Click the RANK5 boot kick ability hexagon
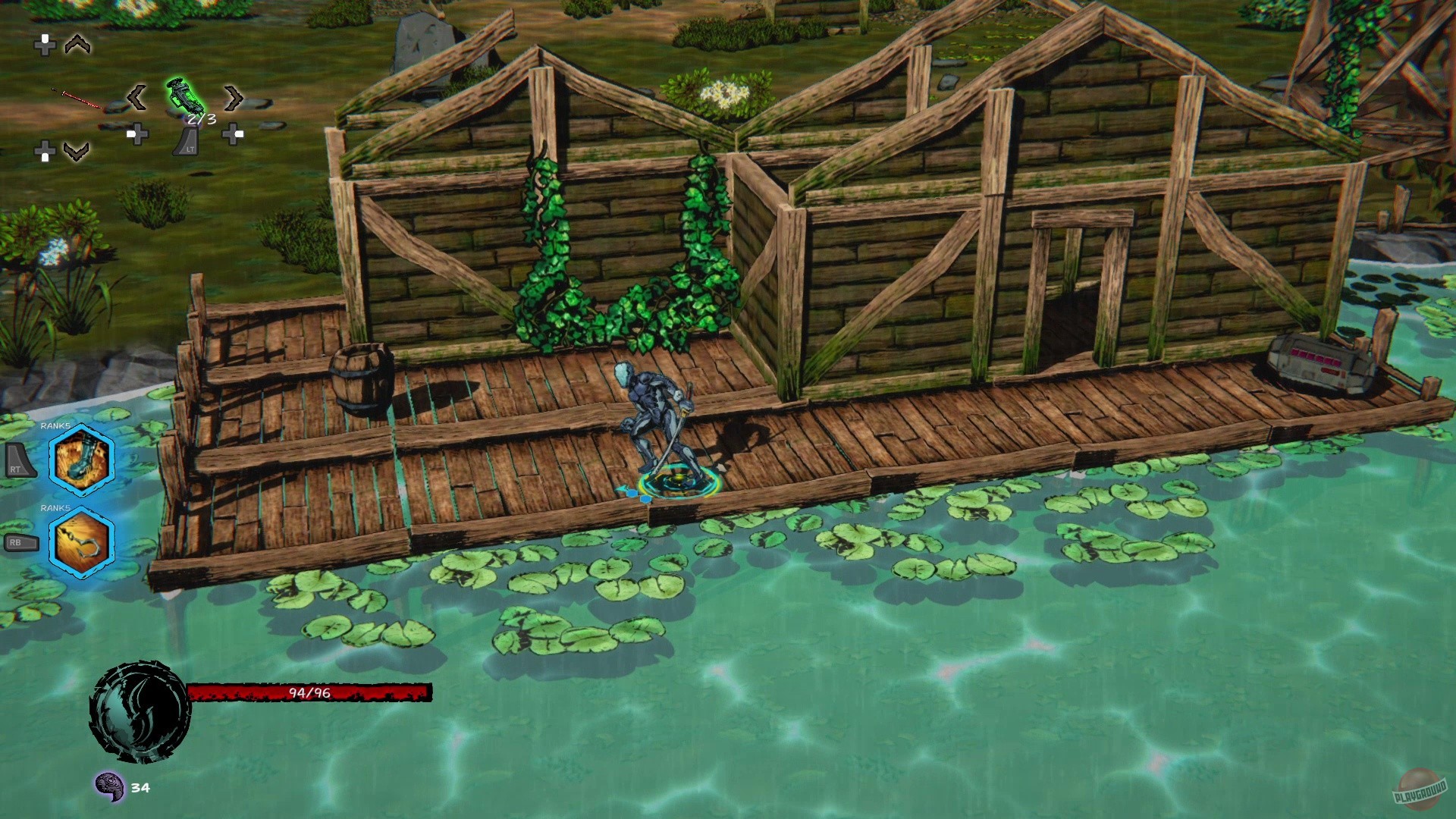The height and width of the screenshot is (819, 1456). click(81, 461)
